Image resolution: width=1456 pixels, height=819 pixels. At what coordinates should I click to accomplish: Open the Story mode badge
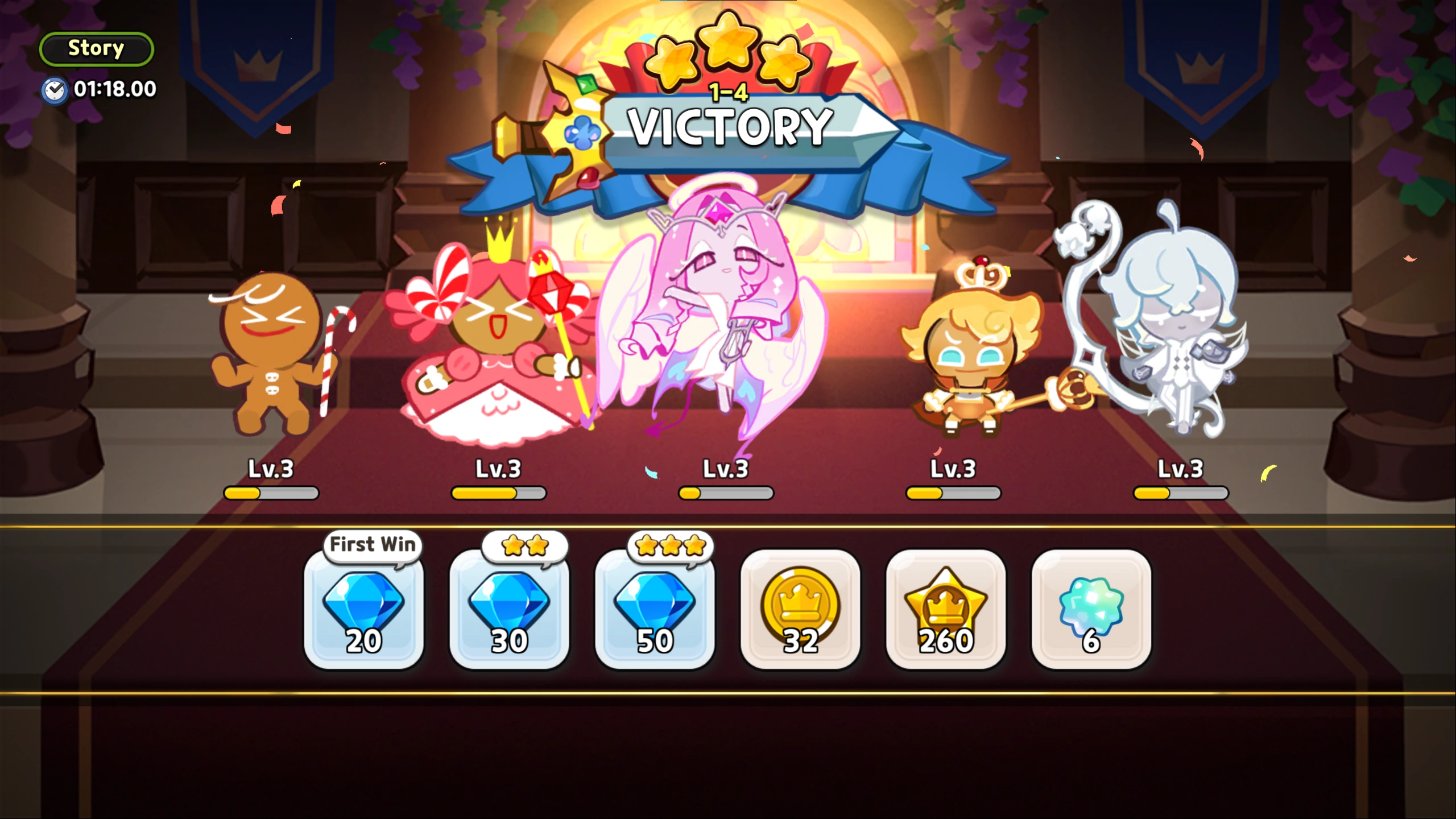point(96,48)
